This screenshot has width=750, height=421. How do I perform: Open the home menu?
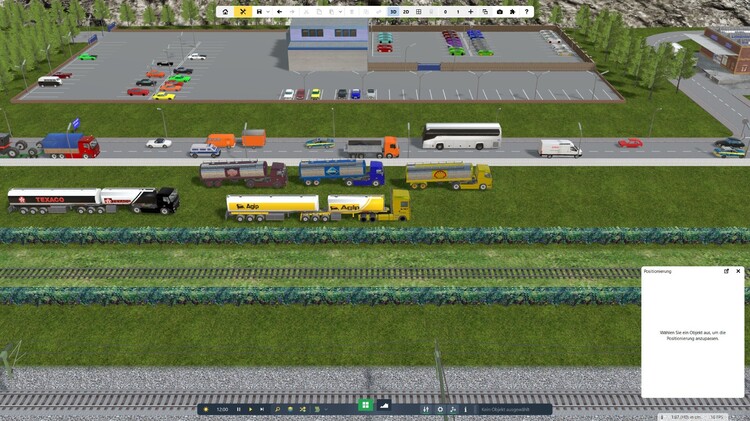tap(226, 12)
